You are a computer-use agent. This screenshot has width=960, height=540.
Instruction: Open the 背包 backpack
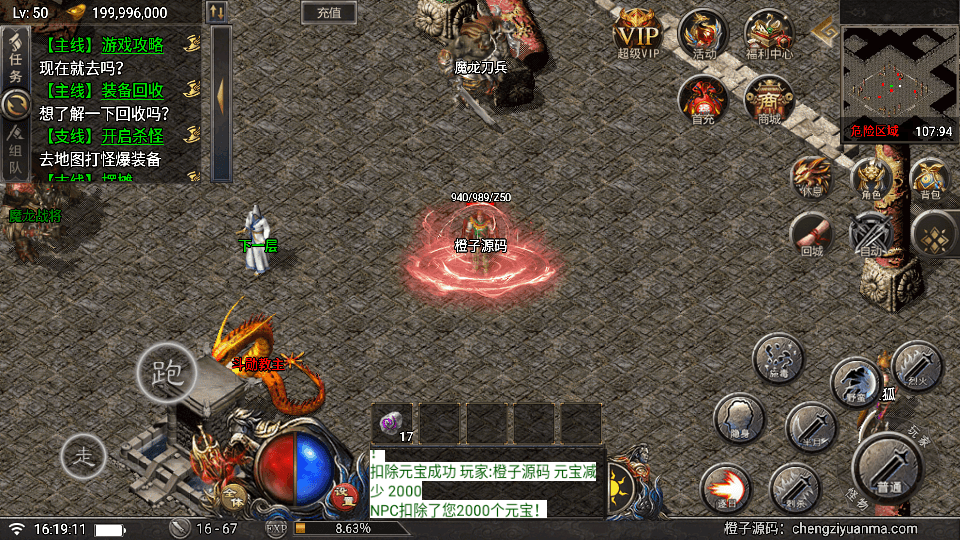click(x=931, y=178)
